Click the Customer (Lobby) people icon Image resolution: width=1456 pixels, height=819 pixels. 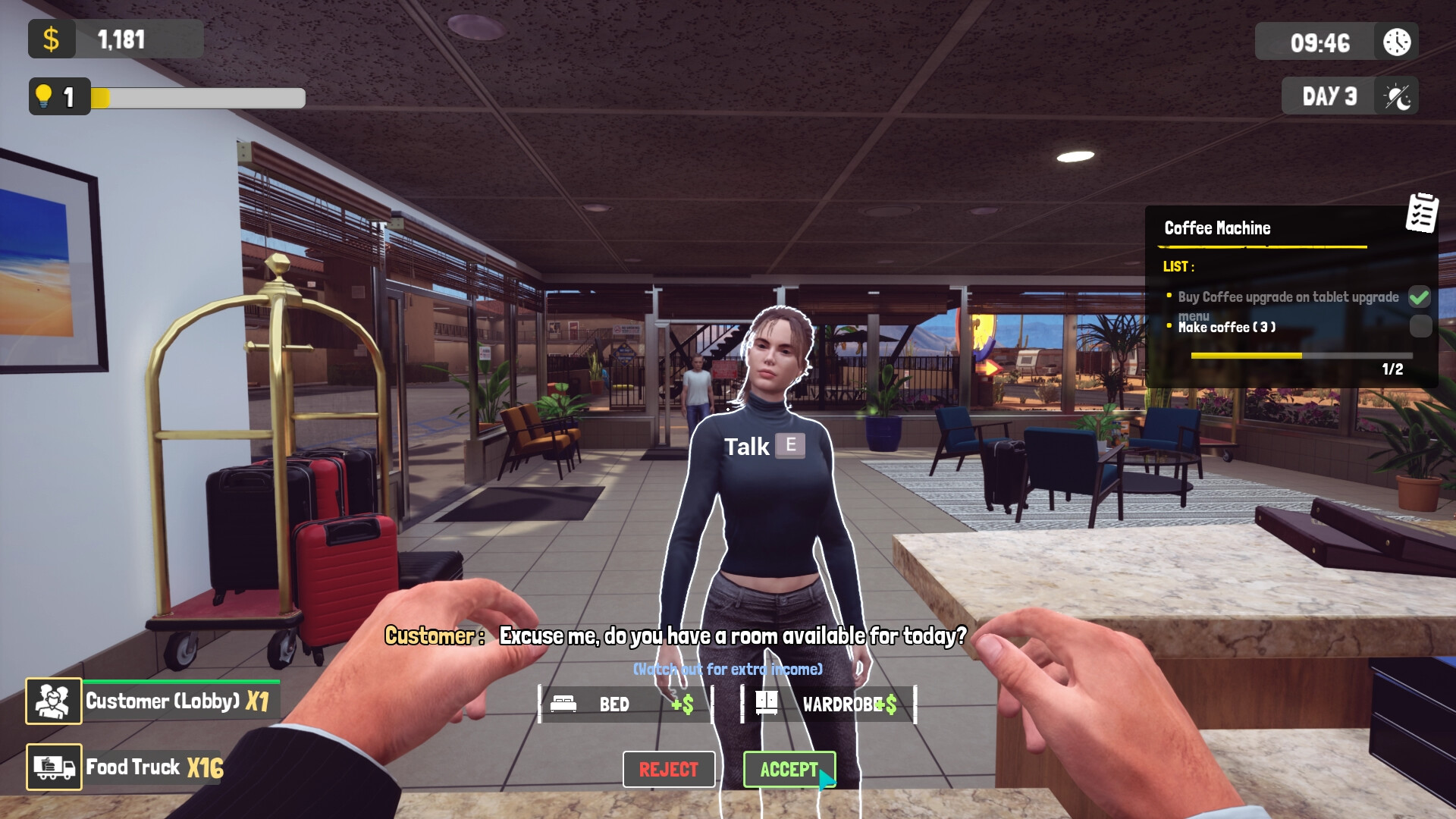click(x=53, y=701)
